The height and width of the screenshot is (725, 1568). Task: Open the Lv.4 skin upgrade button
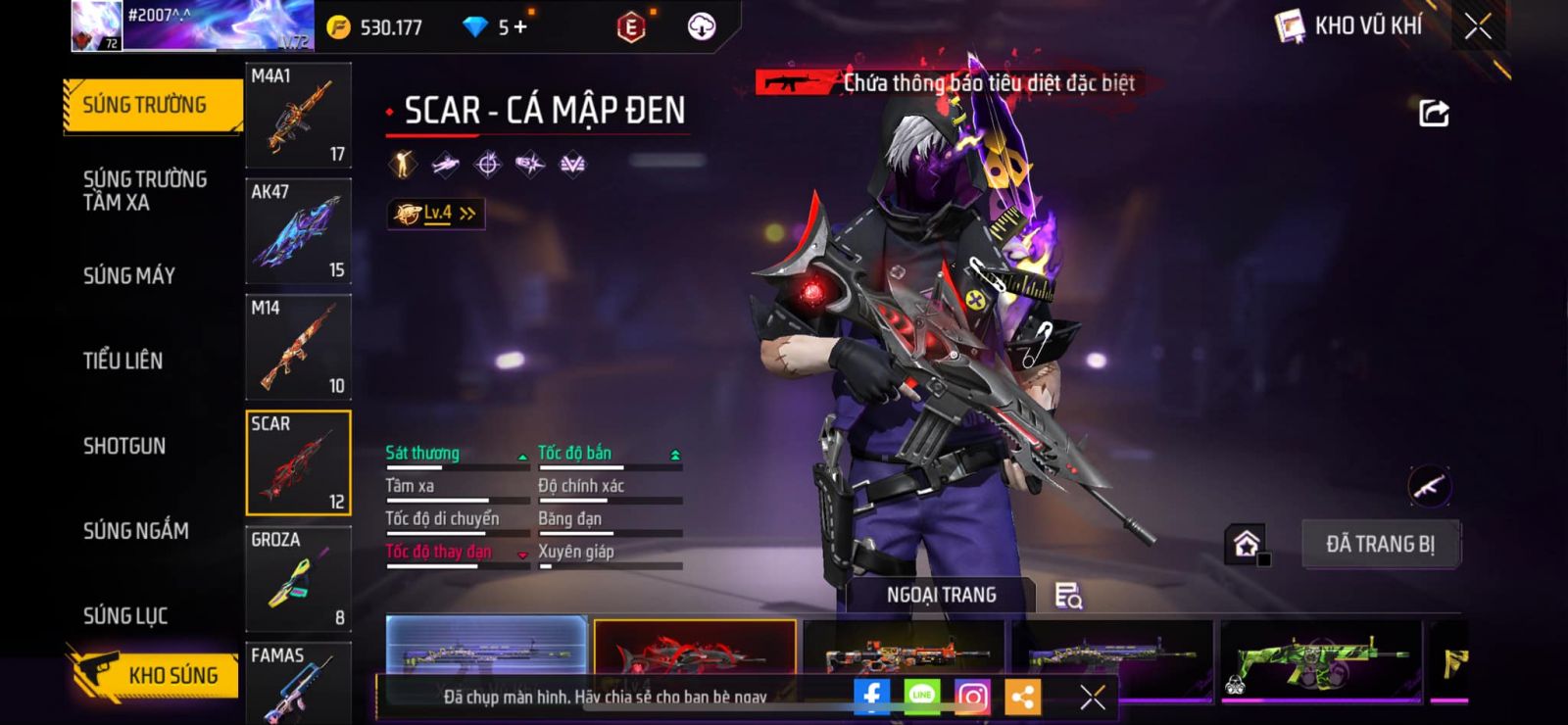[436, 213]
